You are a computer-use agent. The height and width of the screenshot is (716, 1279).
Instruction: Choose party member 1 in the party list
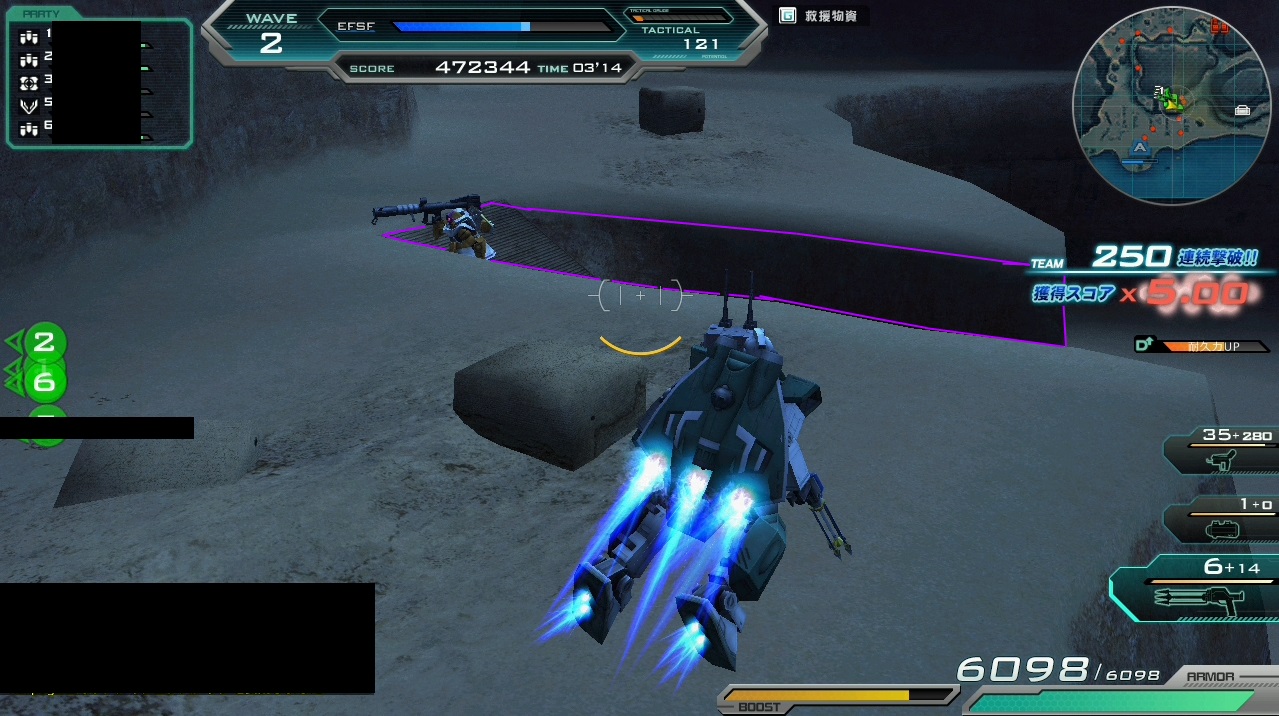tap(29, 37)
